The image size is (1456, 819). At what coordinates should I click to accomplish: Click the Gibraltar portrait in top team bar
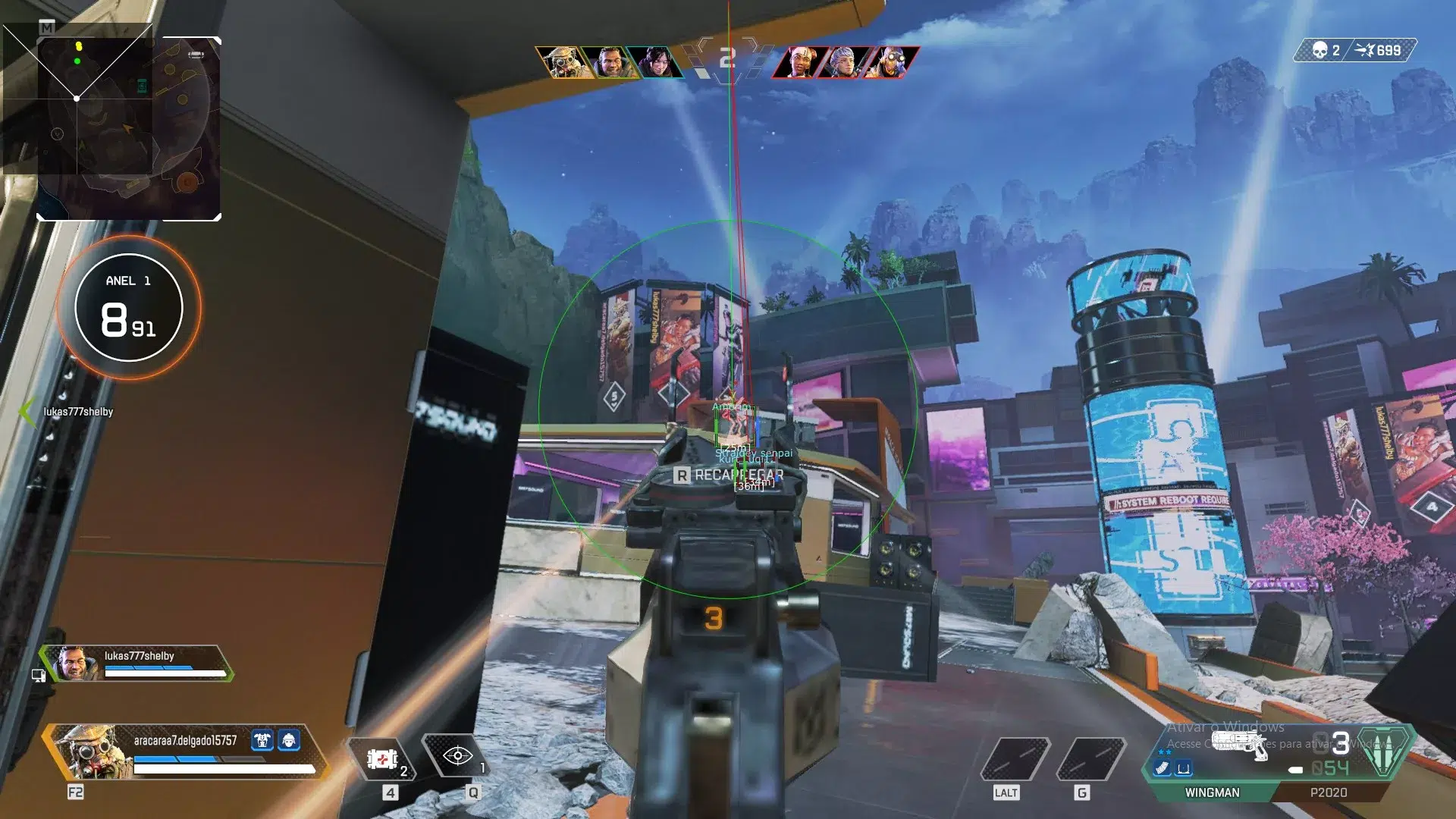[x=611, y=61]
